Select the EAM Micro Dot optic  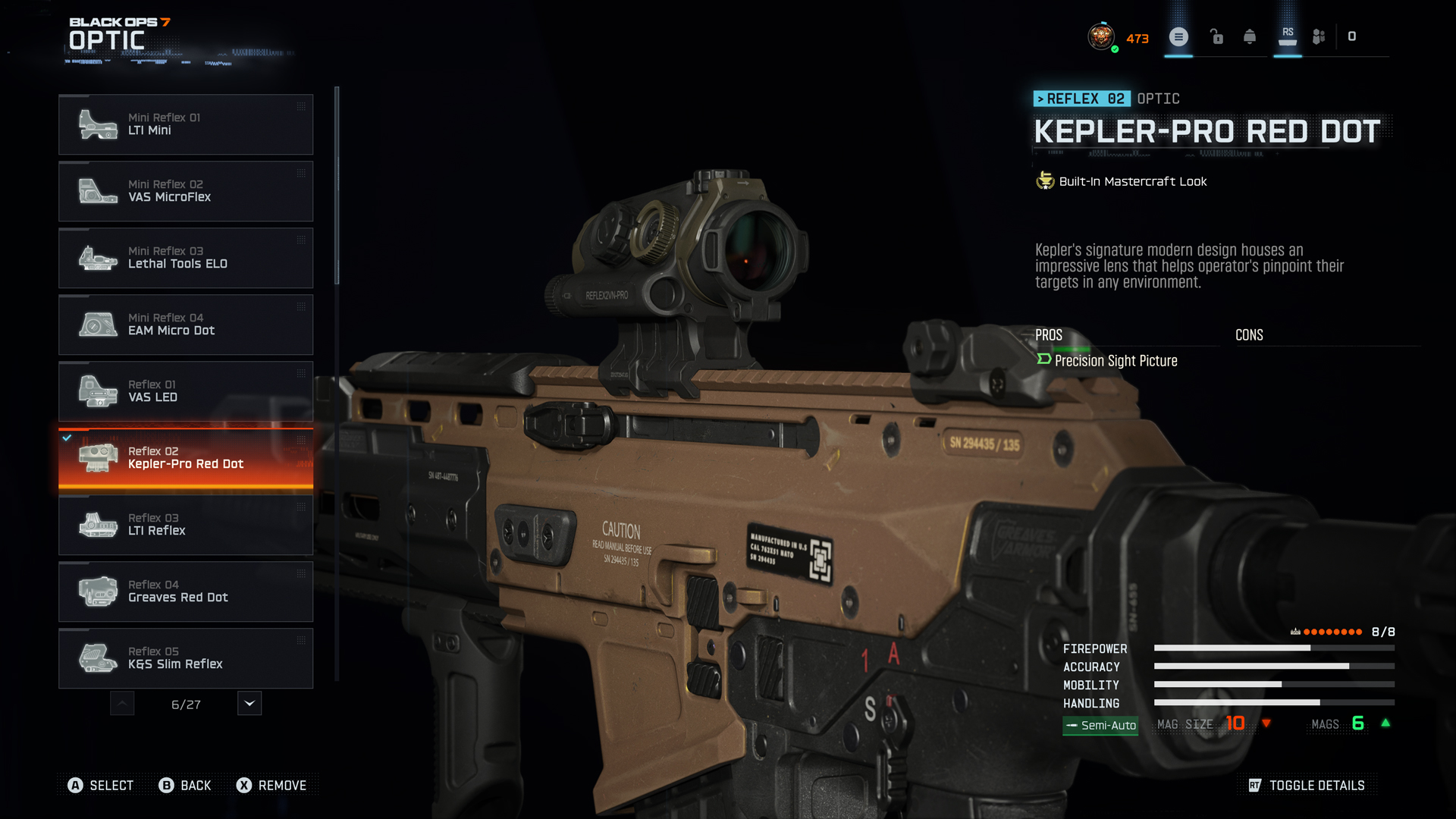186,325
